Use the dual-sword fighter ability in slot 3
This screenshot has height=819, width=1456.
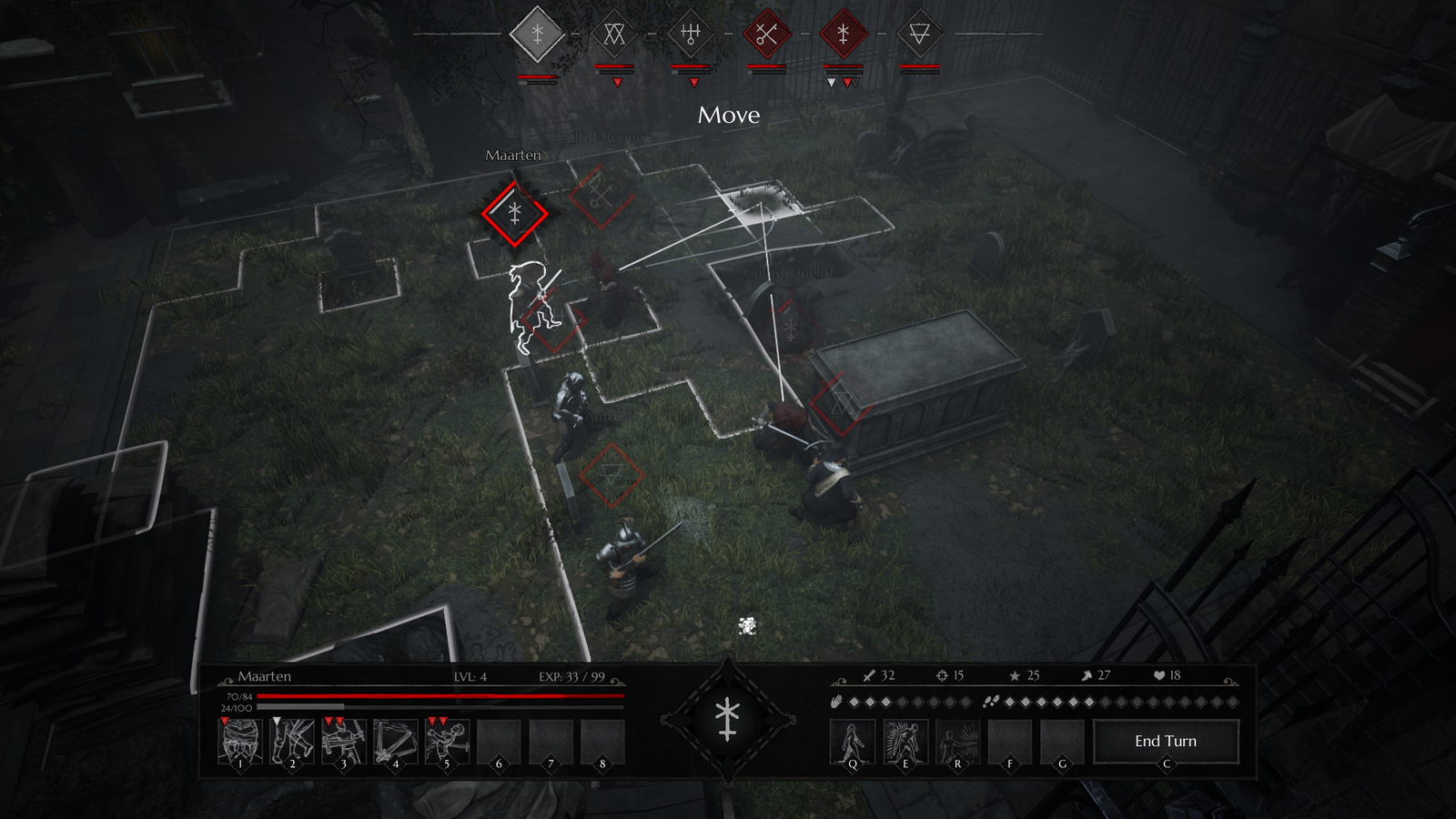[344, 742]
